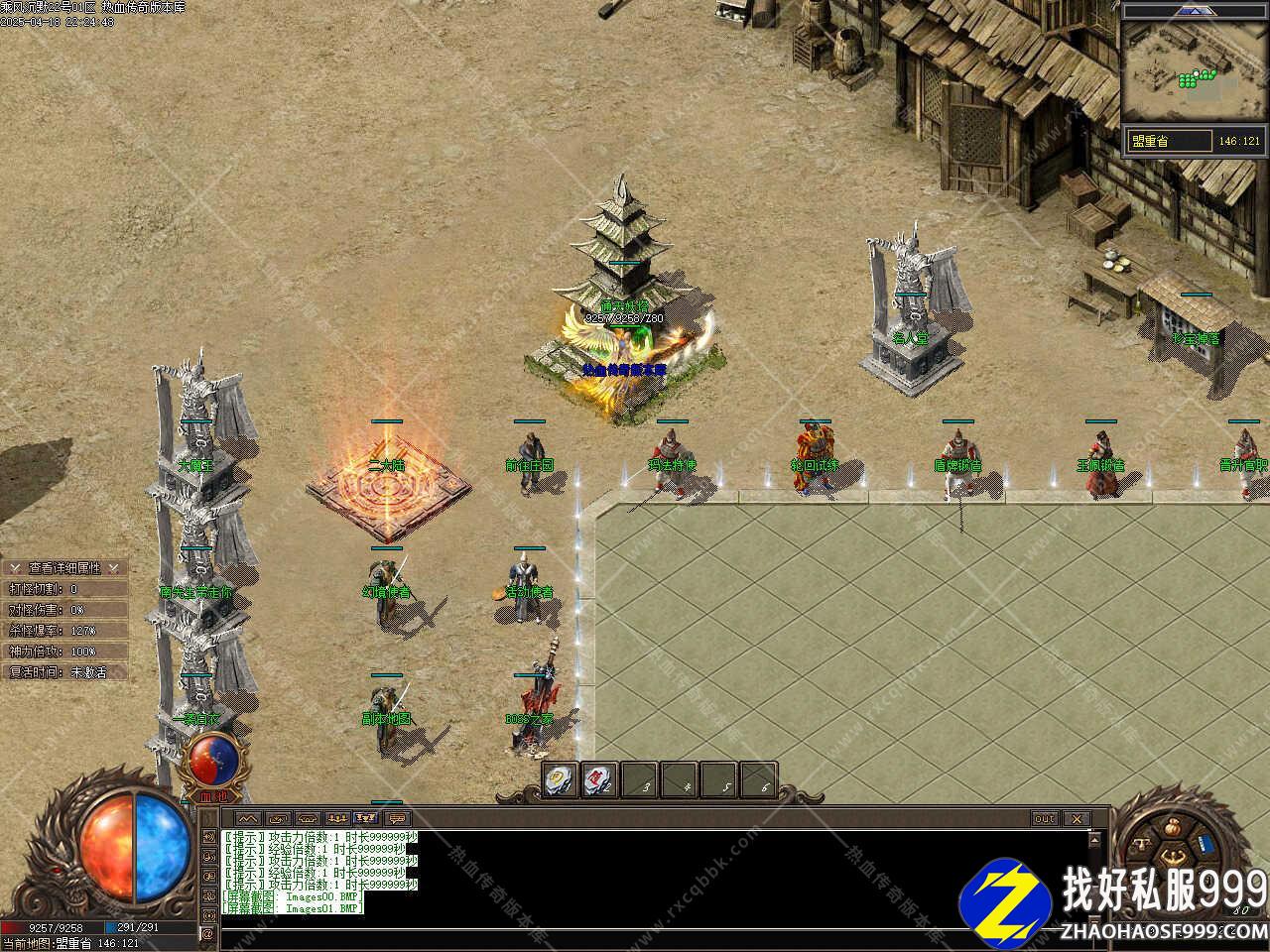Use the first hotbar scroll item
The image size is (1270, 952).
pos(560,779)
